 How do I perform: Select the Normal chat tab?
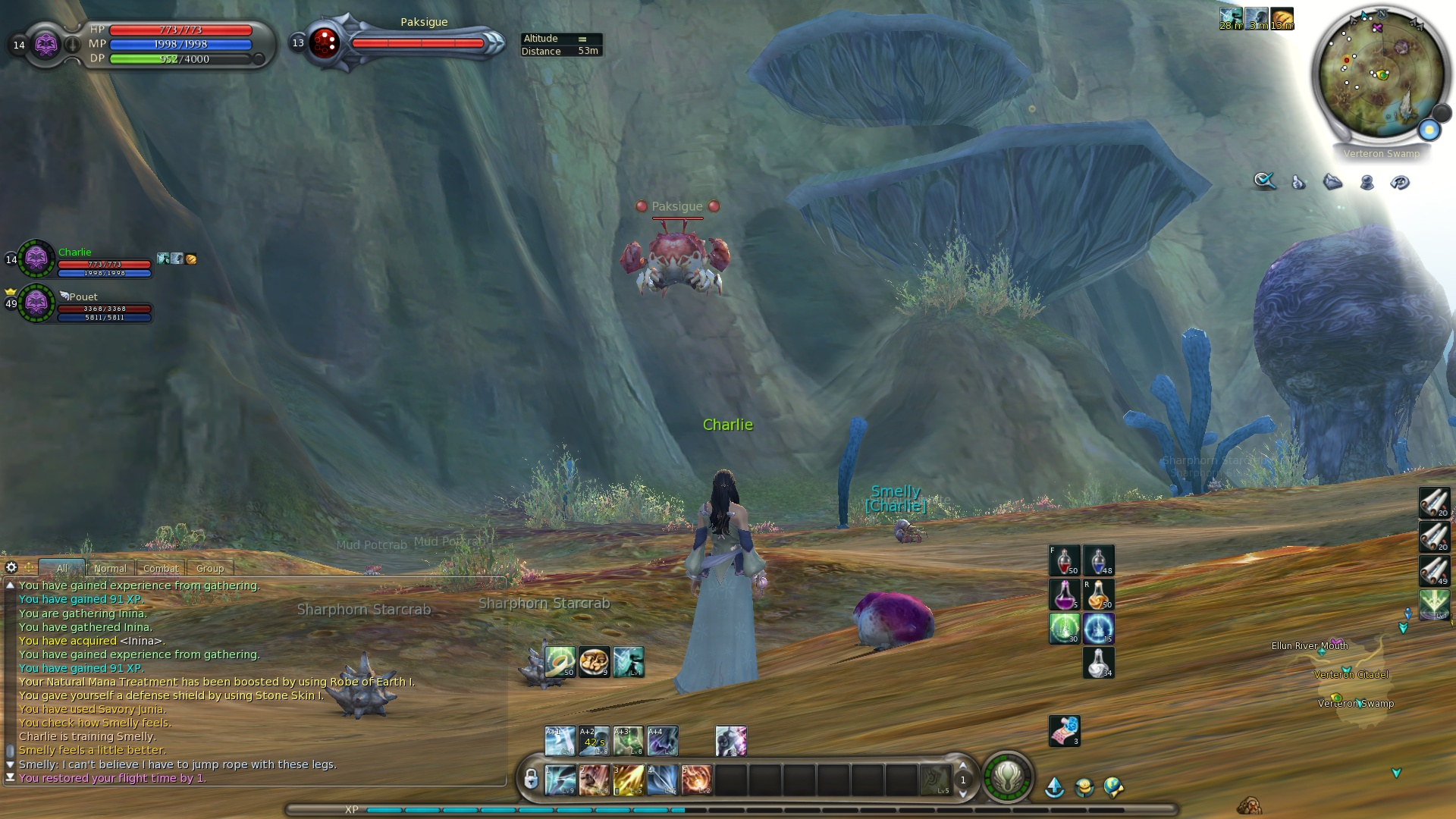tap(110, 568)
